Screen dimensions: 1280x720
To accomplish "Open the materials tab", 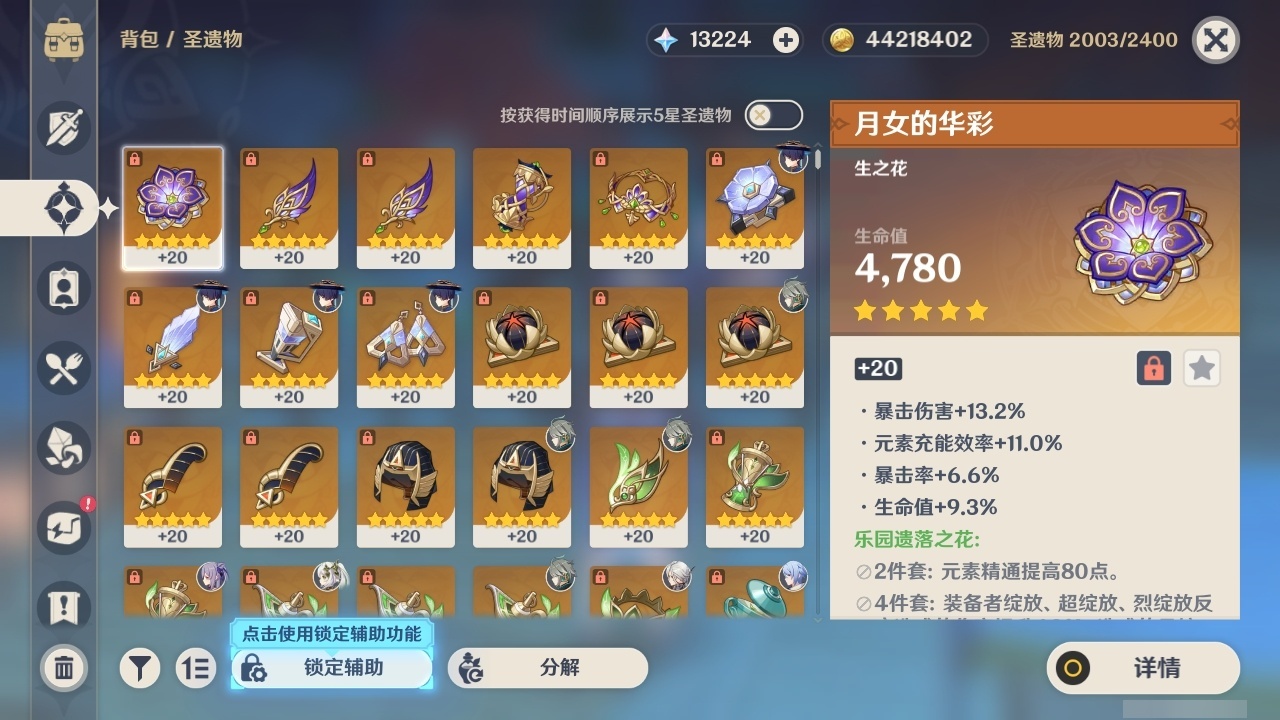I will 64,448.
